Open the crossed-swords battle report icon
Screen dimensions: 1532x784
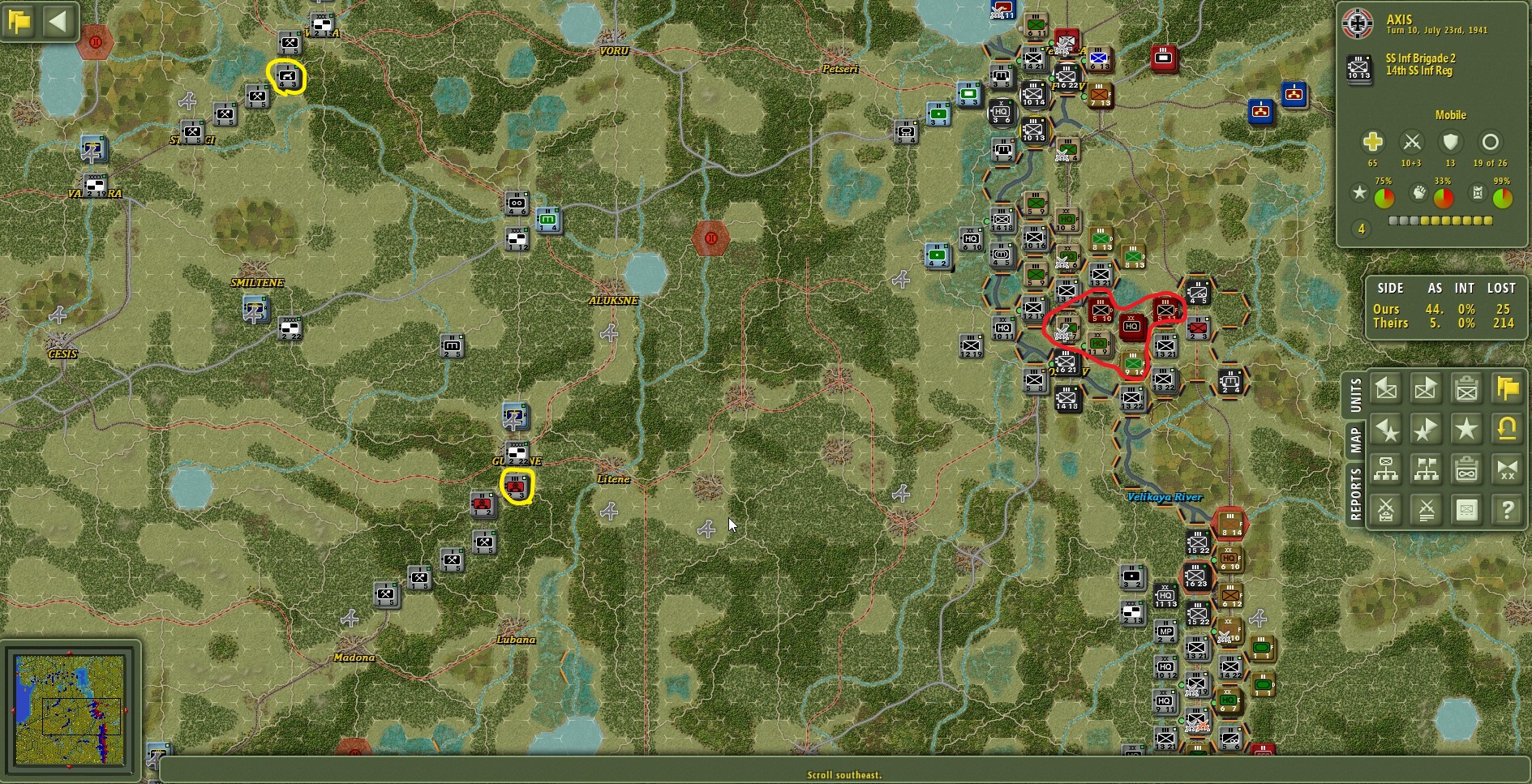1385,509
